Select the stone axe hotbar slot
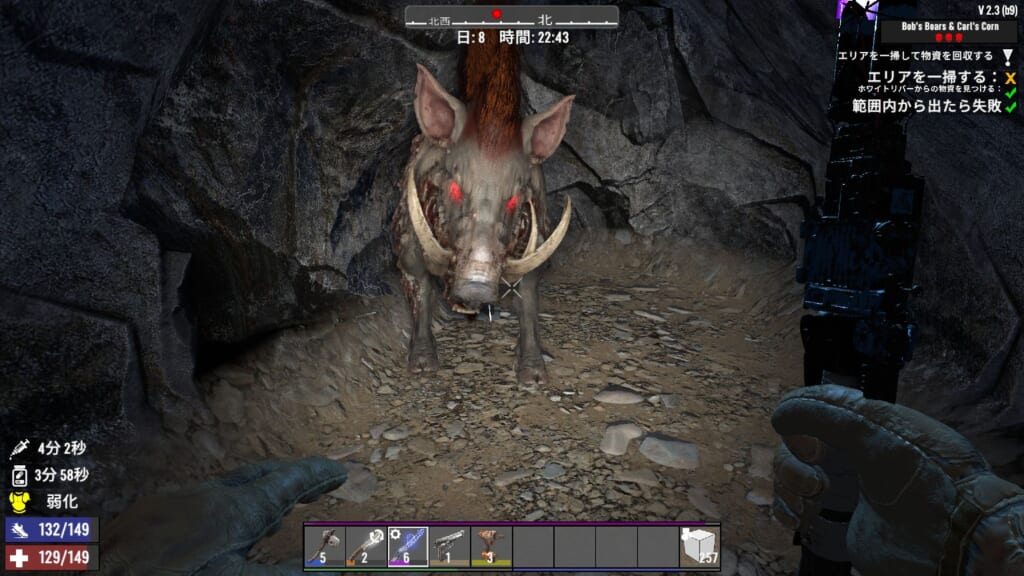The image size is (1024, 576). [x=324, y=547]
